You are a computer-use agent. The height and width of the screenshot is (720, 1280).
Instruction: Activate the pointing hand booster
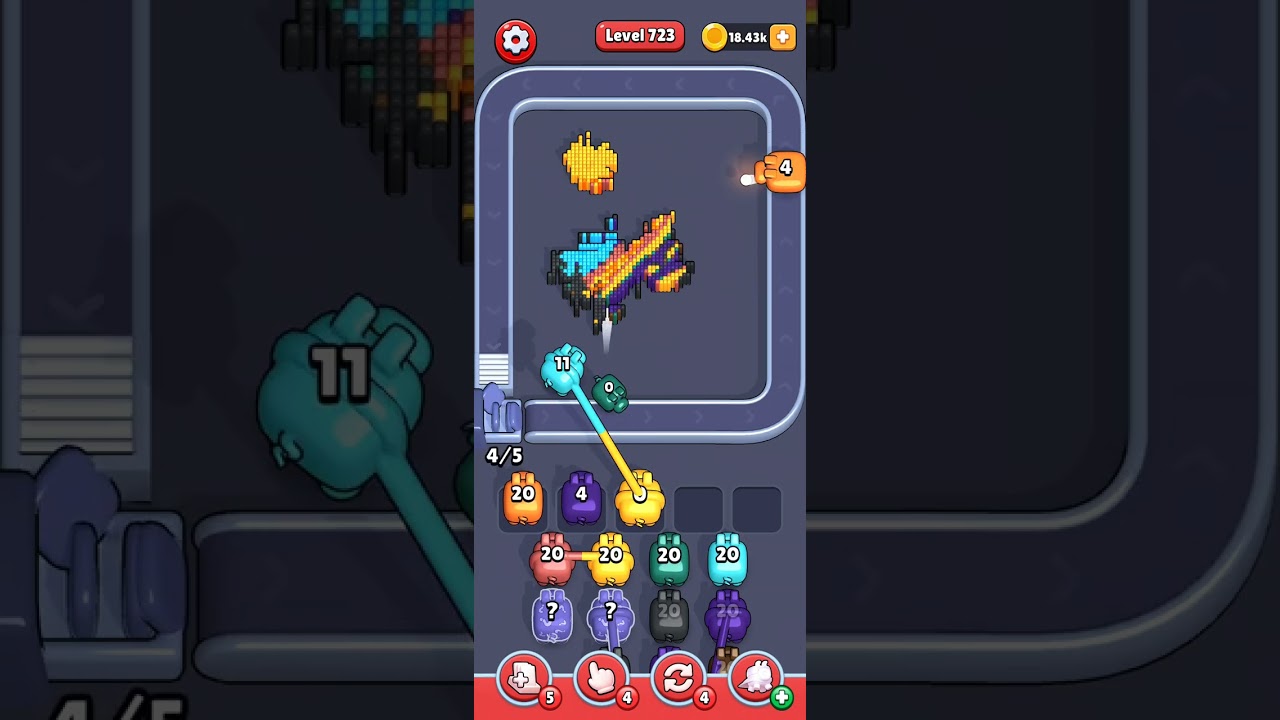click(601, 679)
